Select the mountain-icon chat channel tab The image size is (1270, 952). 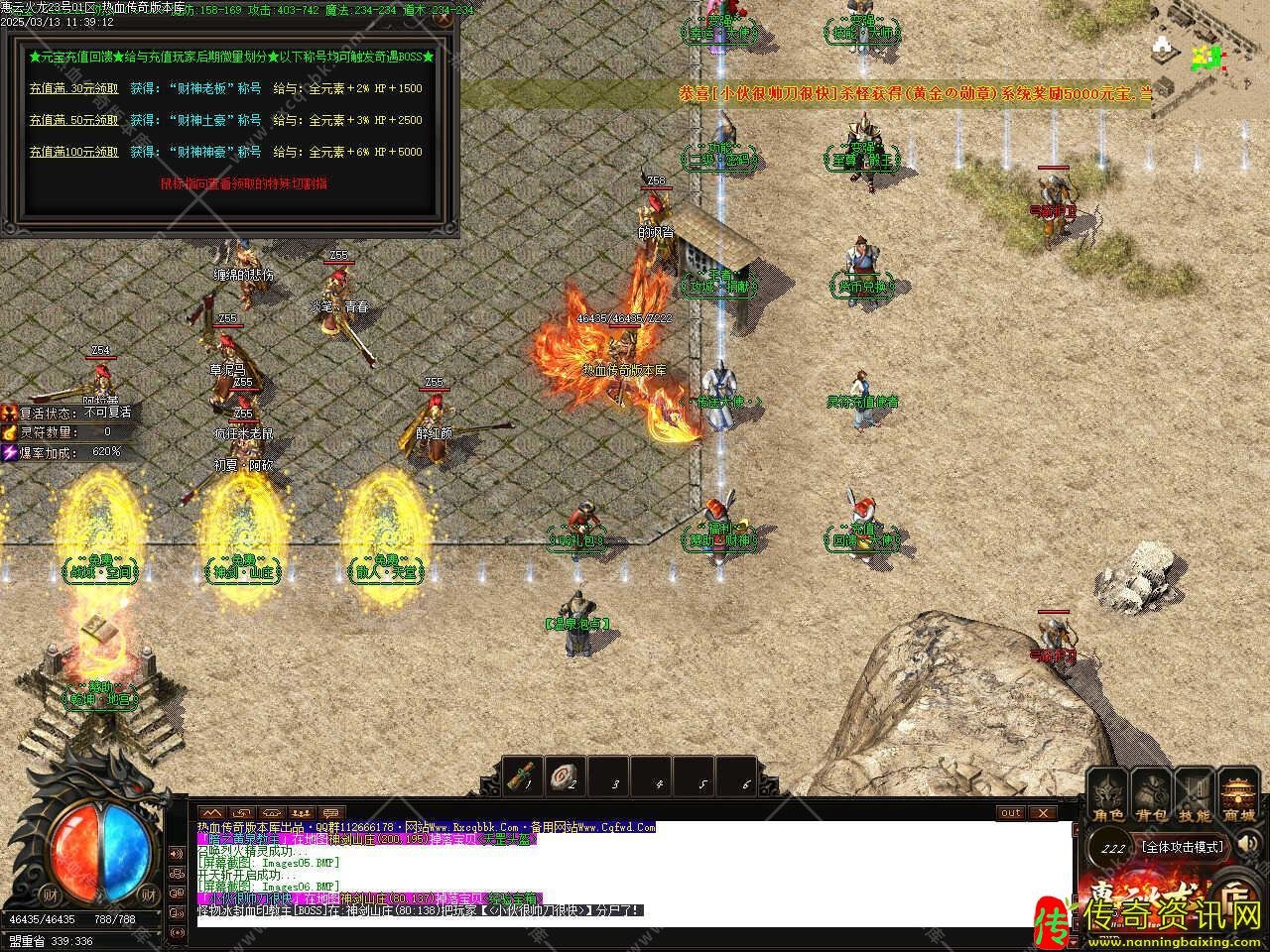(x=212, y=813)
